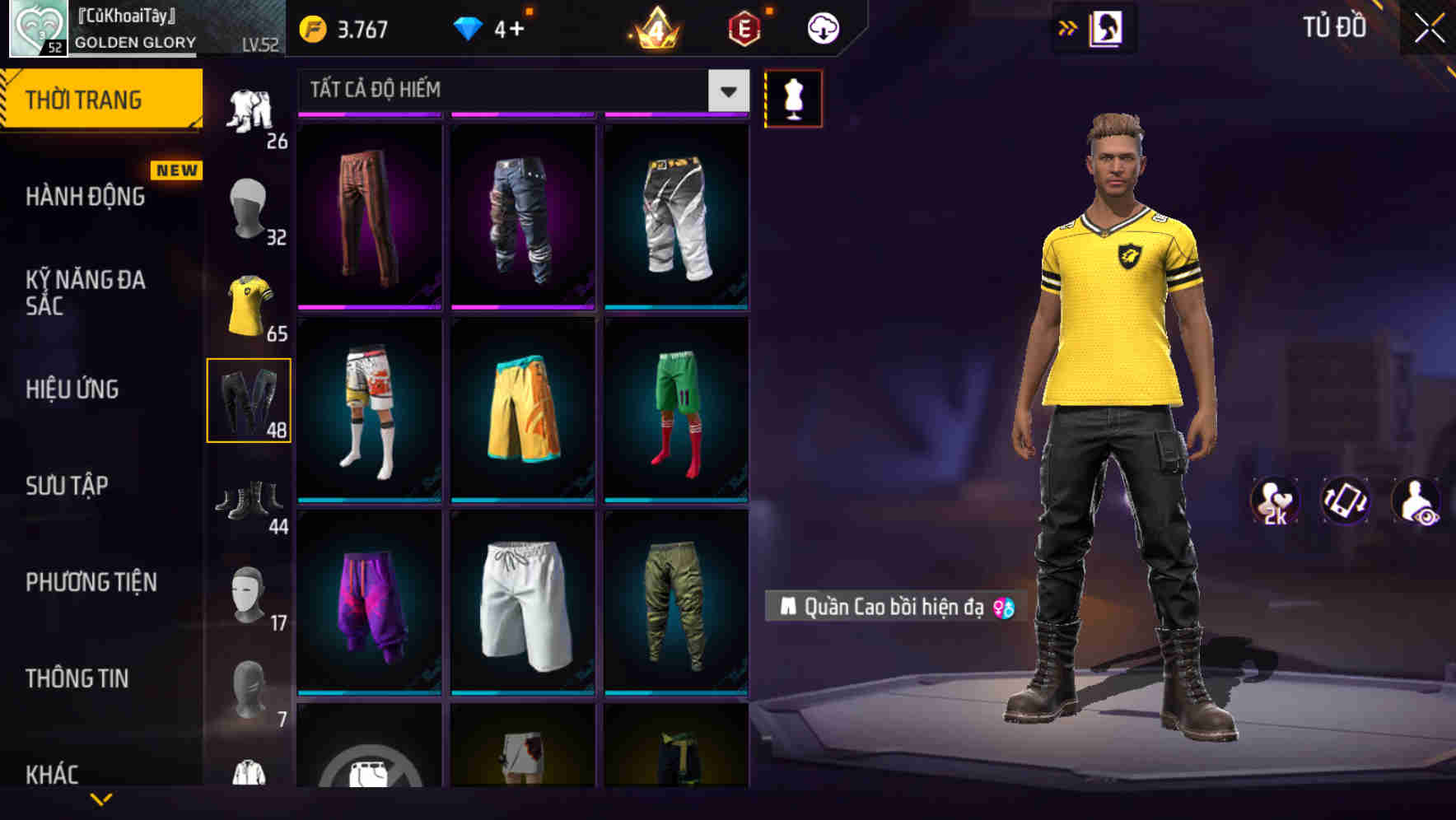Select the head category icon with 32 items

point(250,206)
